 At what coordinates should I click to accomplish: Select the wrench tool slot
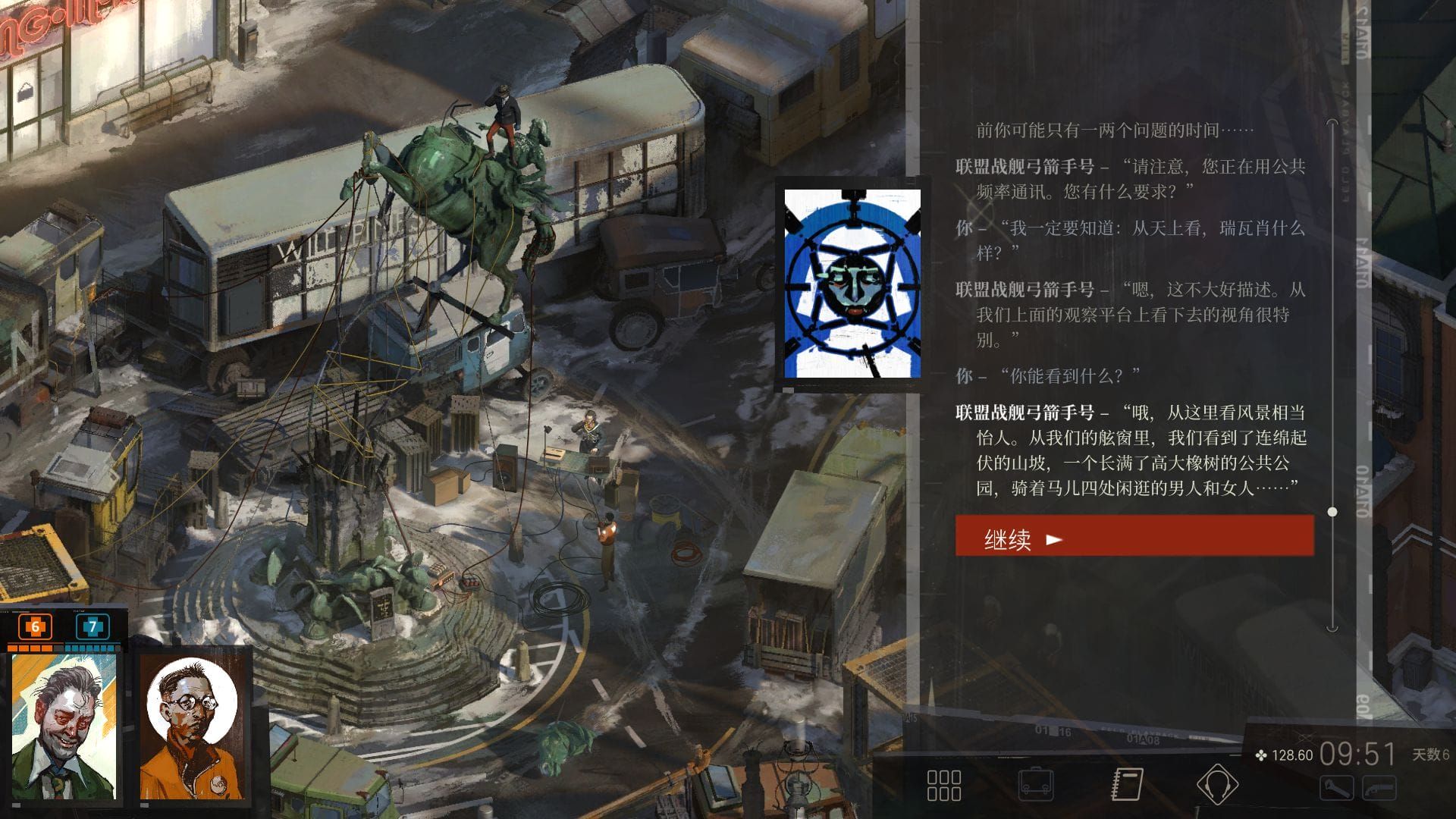[x=1336, y=789]
